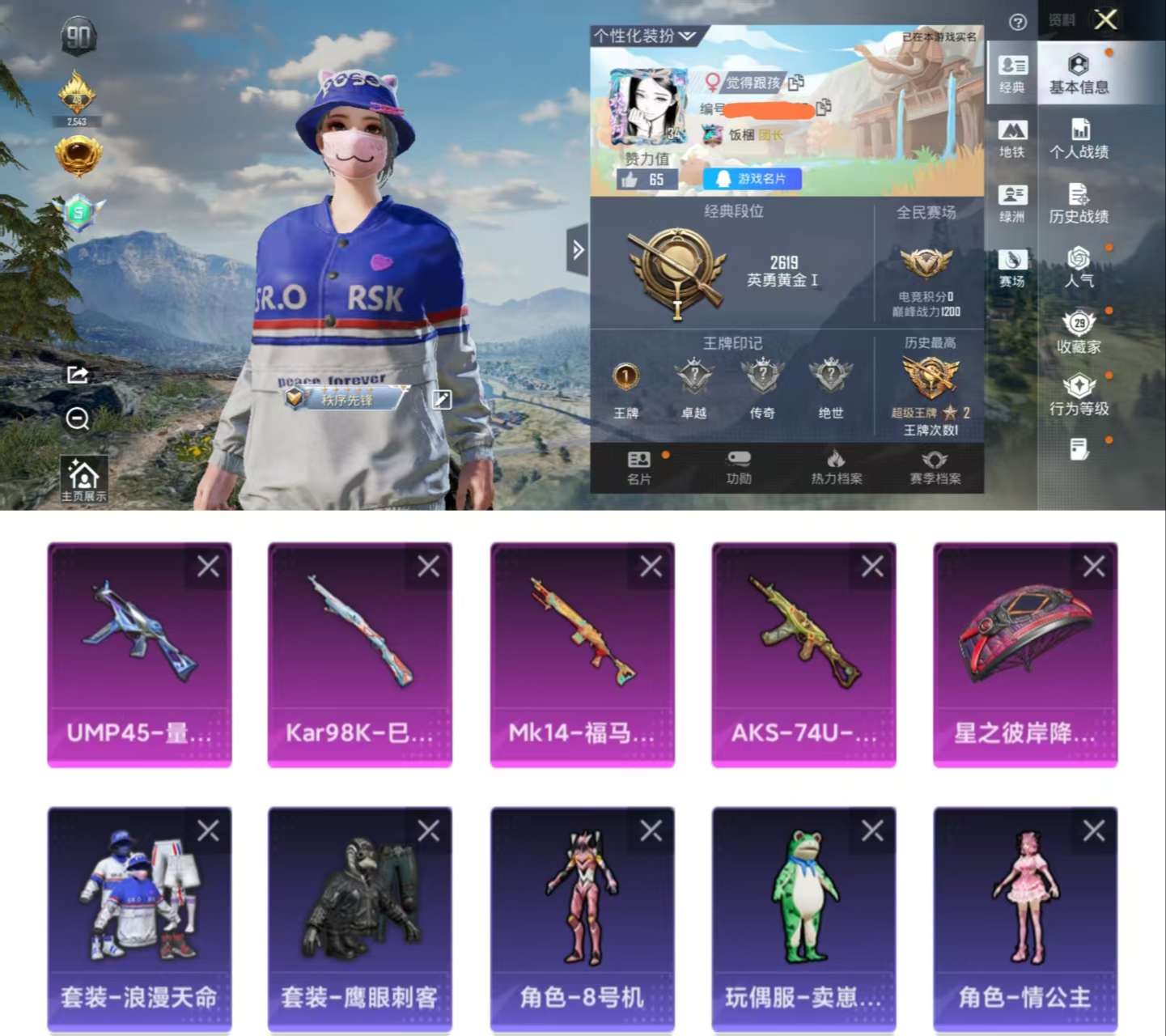
Task: Remove the UMP45 skin card
Action: [x=208, y=567]
